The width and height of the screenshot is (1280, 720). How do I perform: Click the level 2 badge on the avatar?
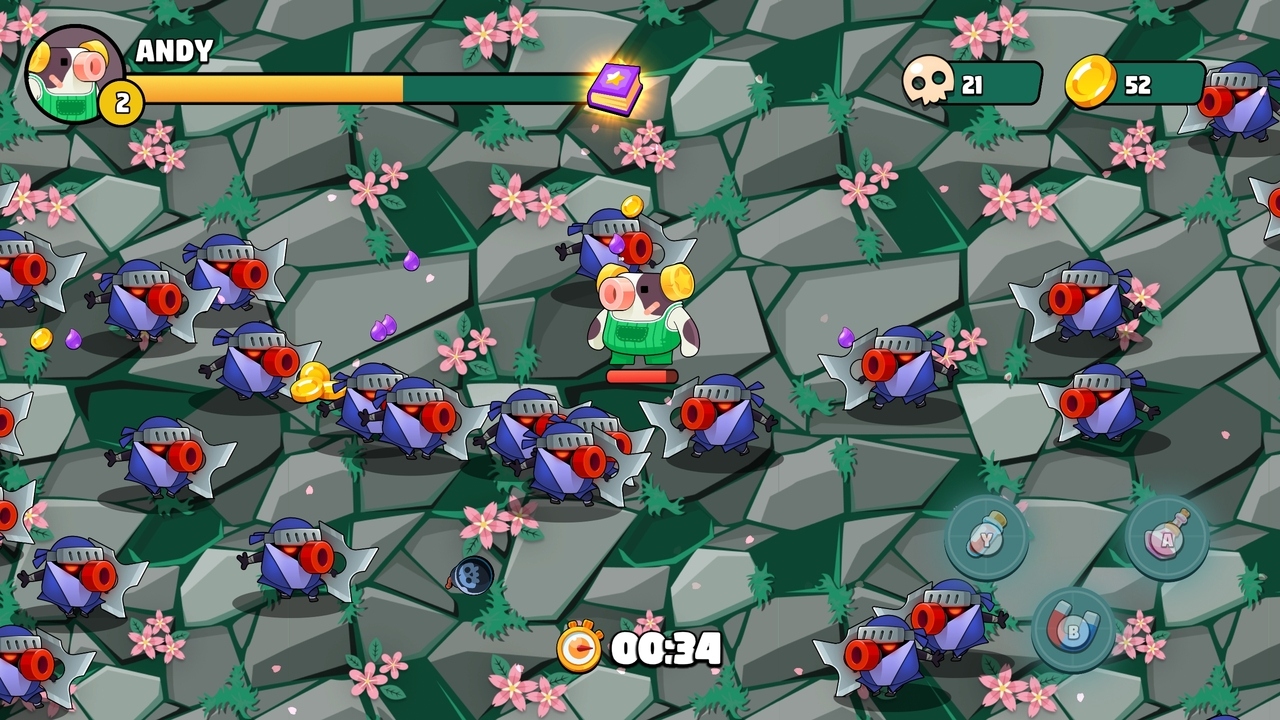click(x=120, y=100)
